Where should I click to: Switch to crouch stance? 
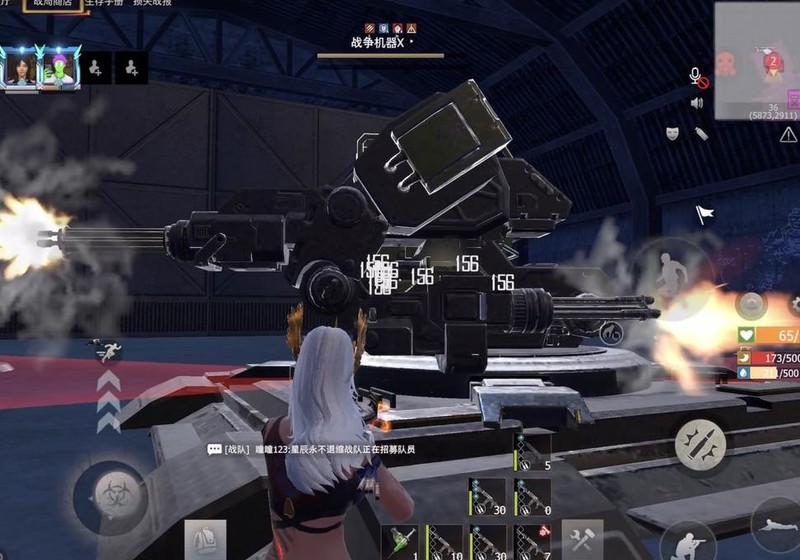686,541
